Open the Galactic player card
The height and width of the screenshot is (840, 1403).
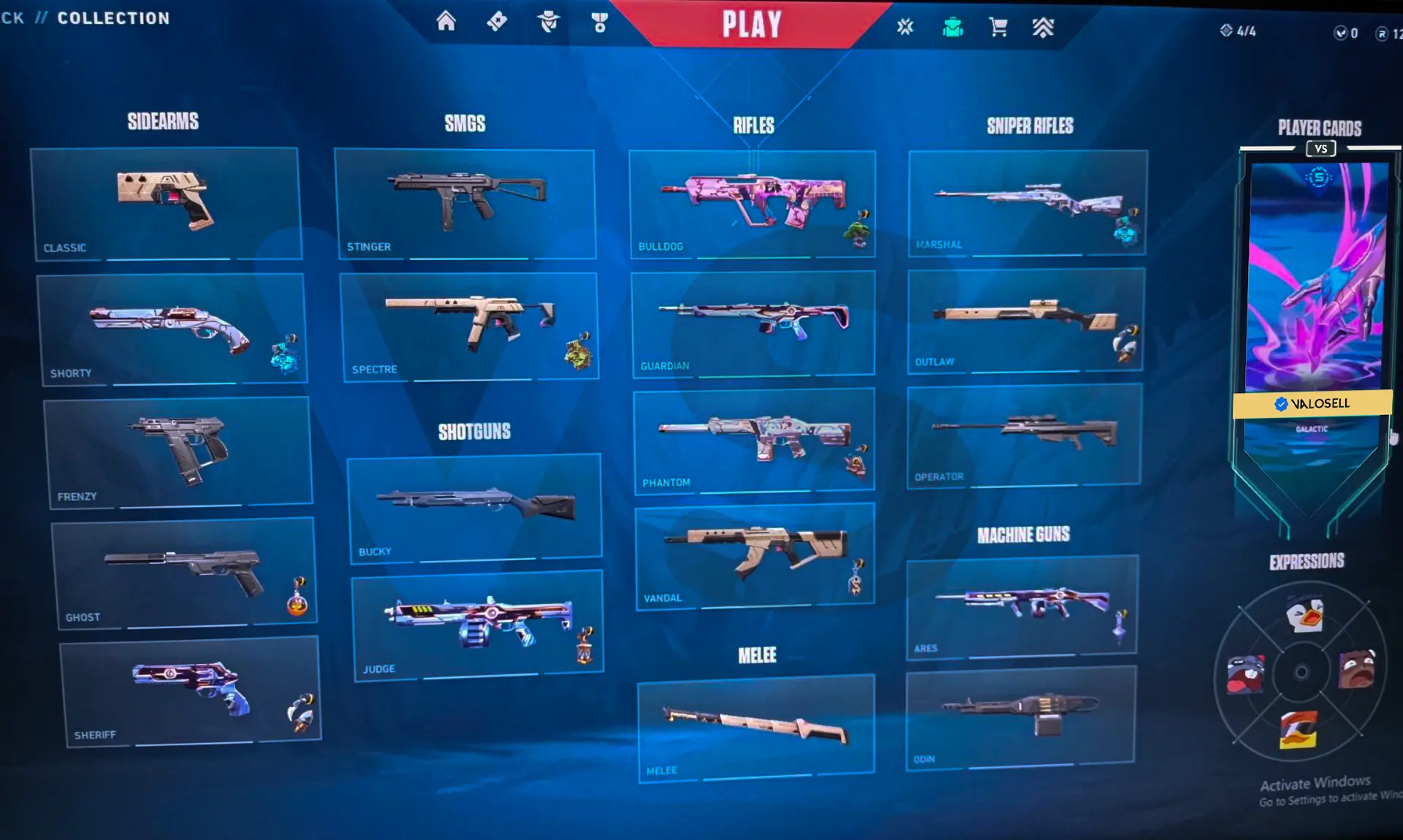pos(1318,292)
